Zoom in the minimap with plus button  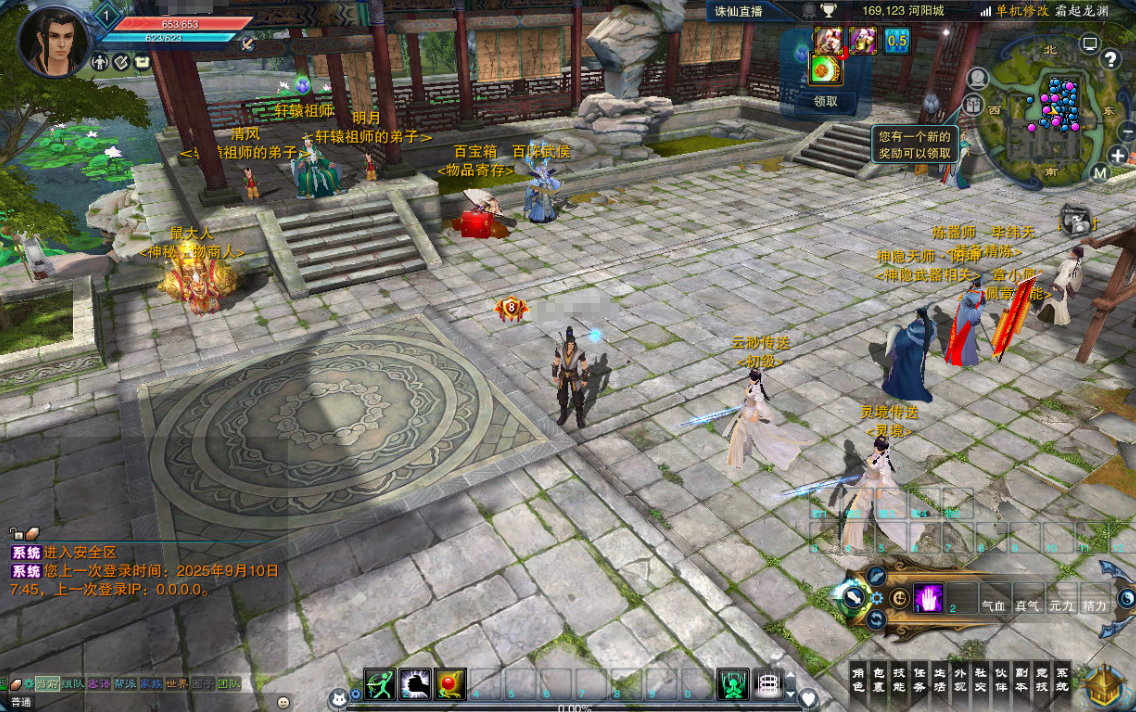(1118, 155)
